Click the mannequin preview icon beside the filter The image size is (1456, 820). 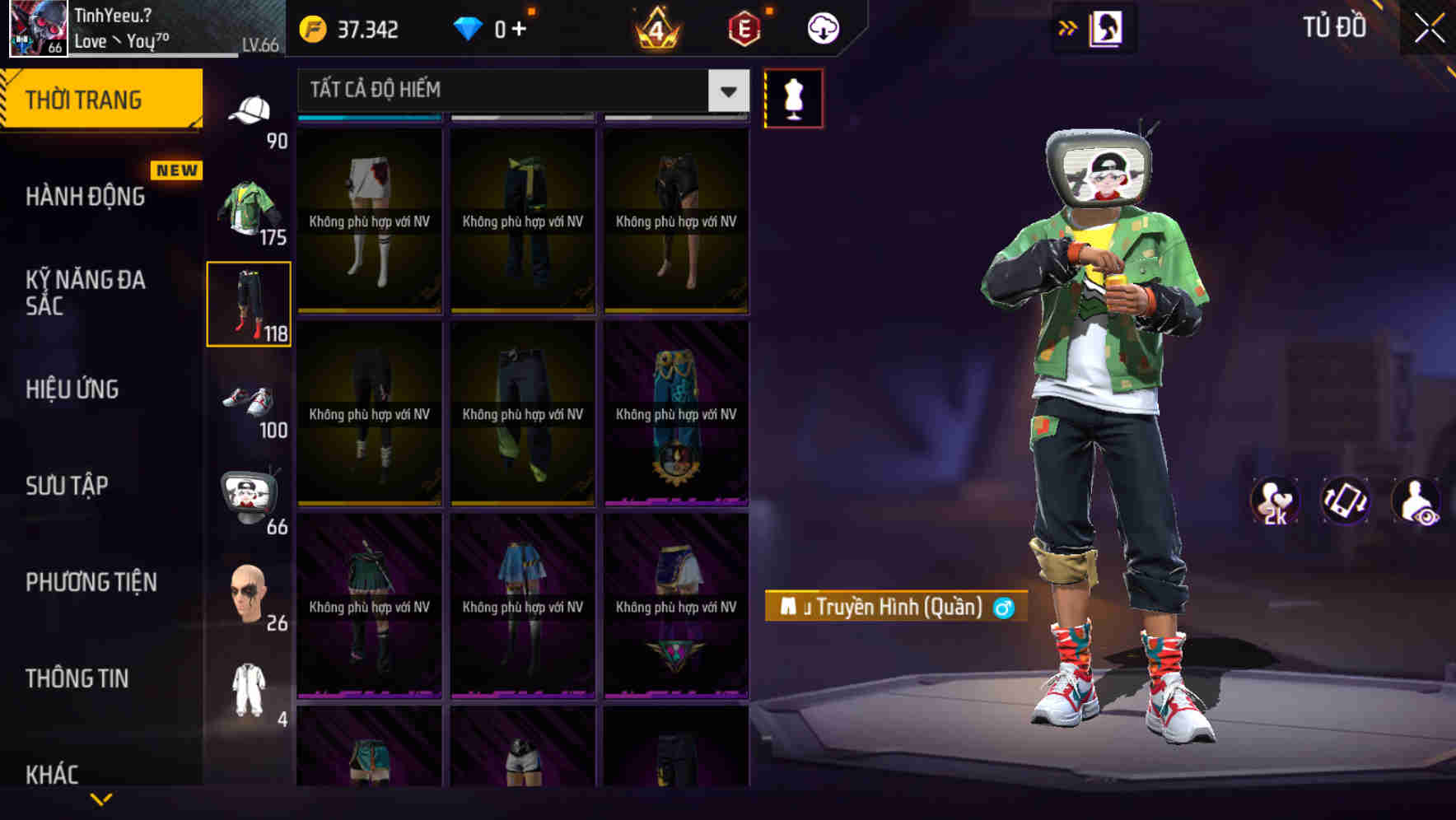pos(793,98)
